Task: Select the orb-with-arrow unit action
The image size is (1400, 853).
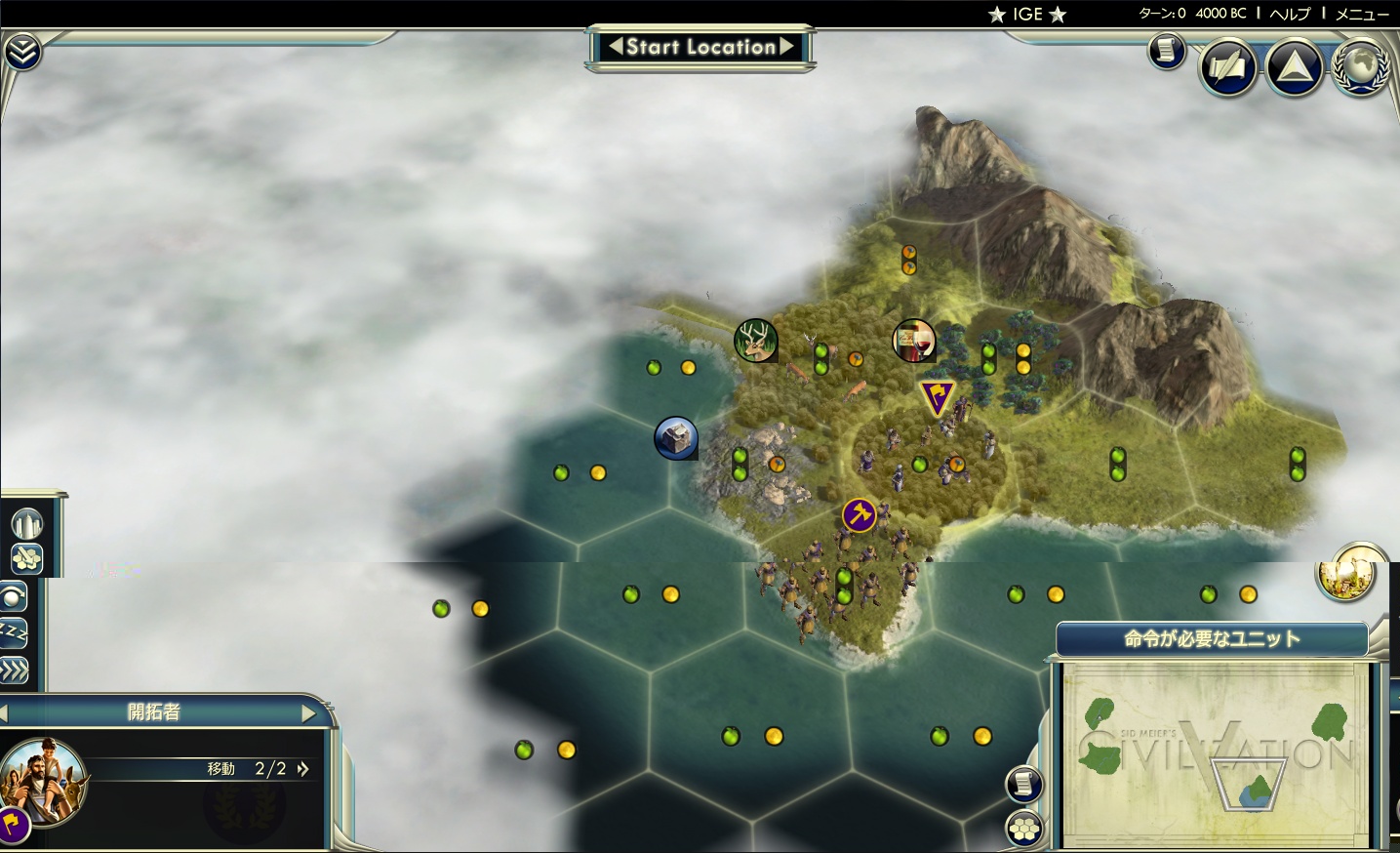Action: click(14, 596)
